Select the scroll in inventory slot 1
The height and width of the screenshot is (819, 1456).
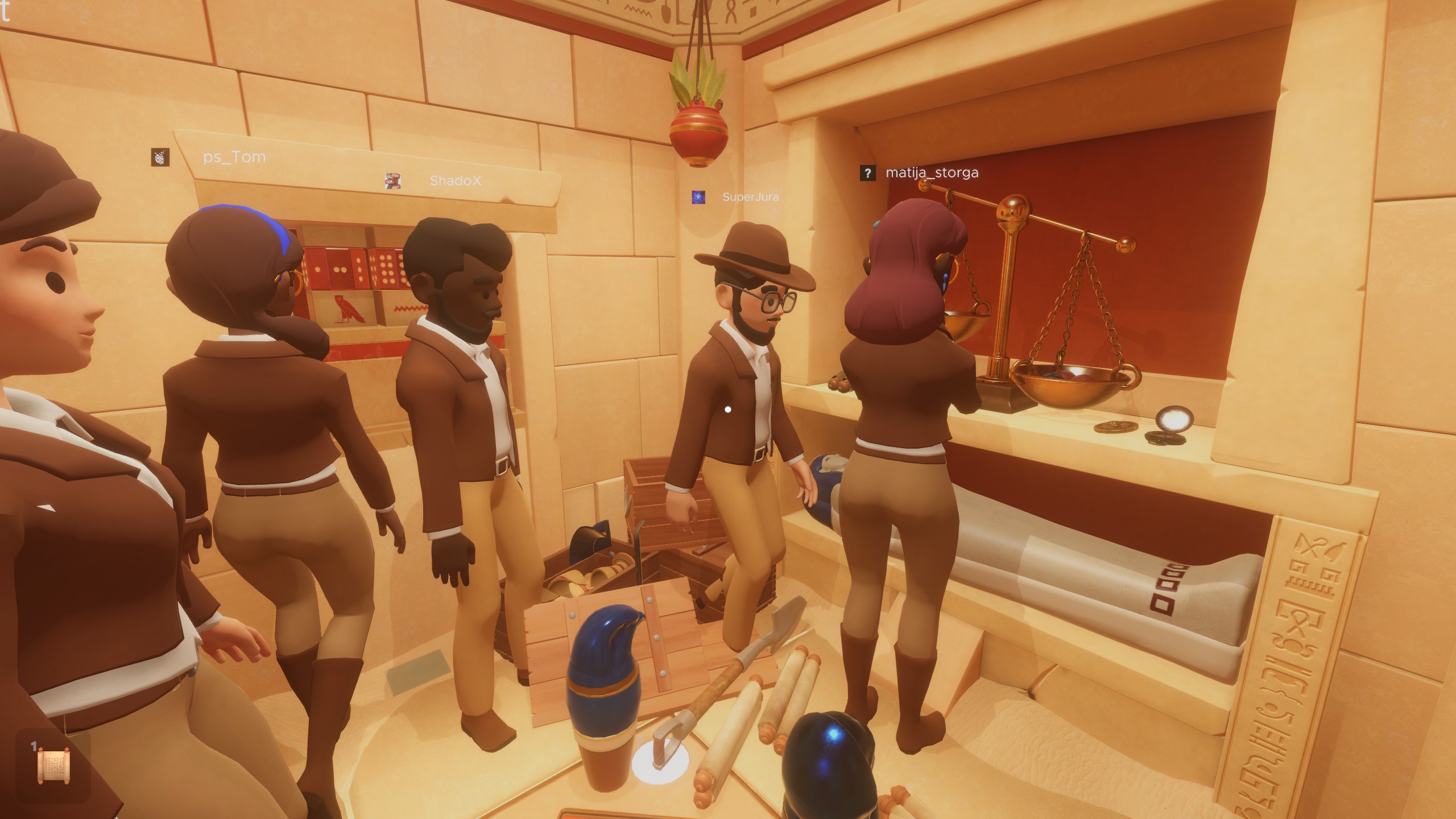52,765
